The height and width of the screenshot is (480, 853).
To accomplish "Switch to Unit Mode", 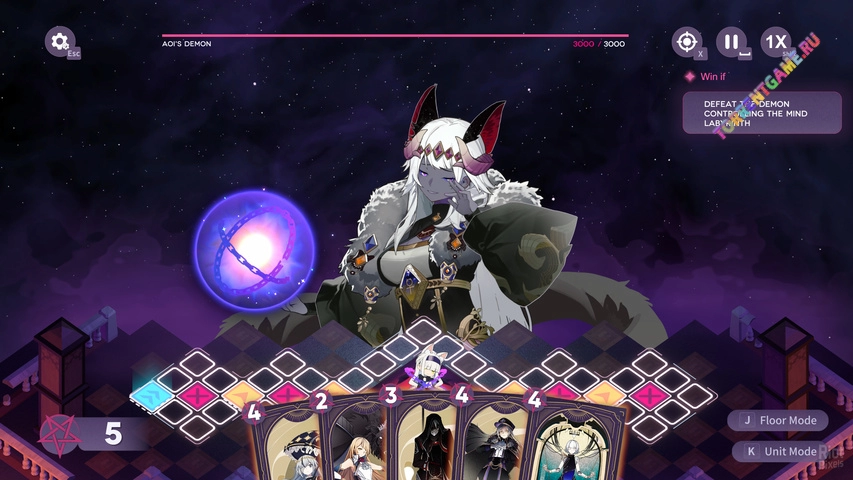I will tap(781, 451).
